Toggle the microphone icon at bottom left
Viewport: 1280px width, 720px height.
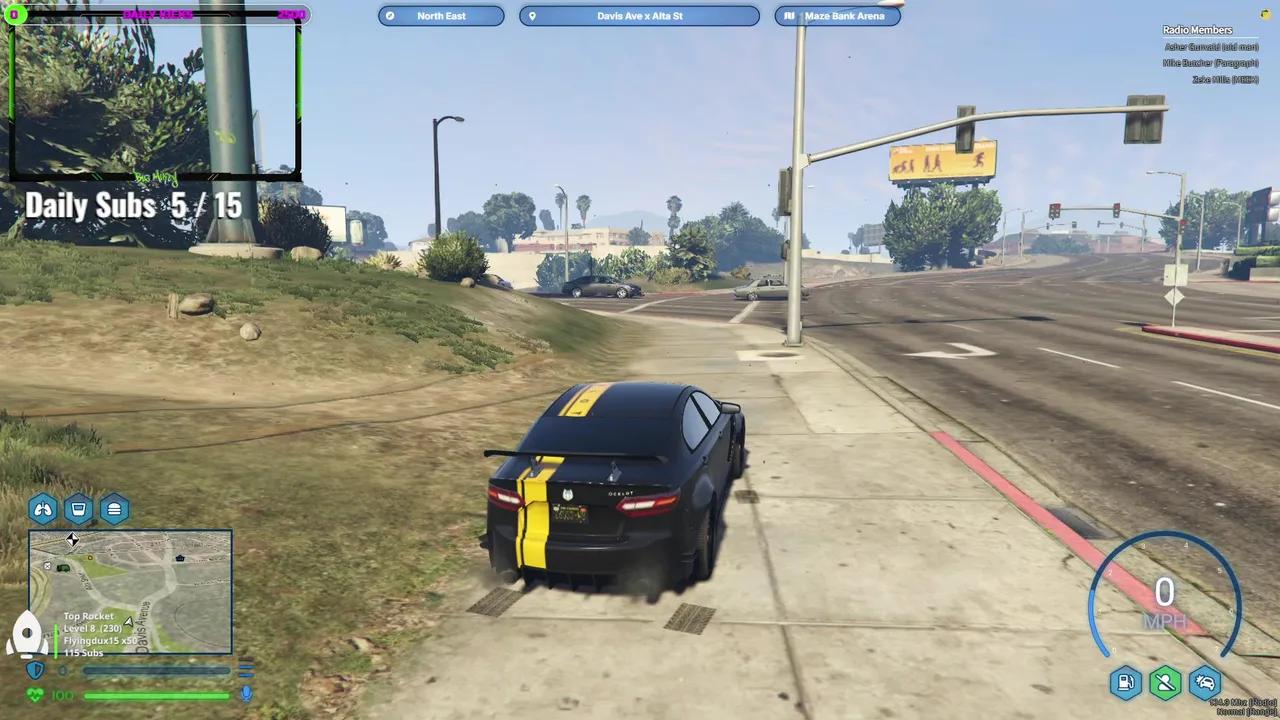pos(246,694)
